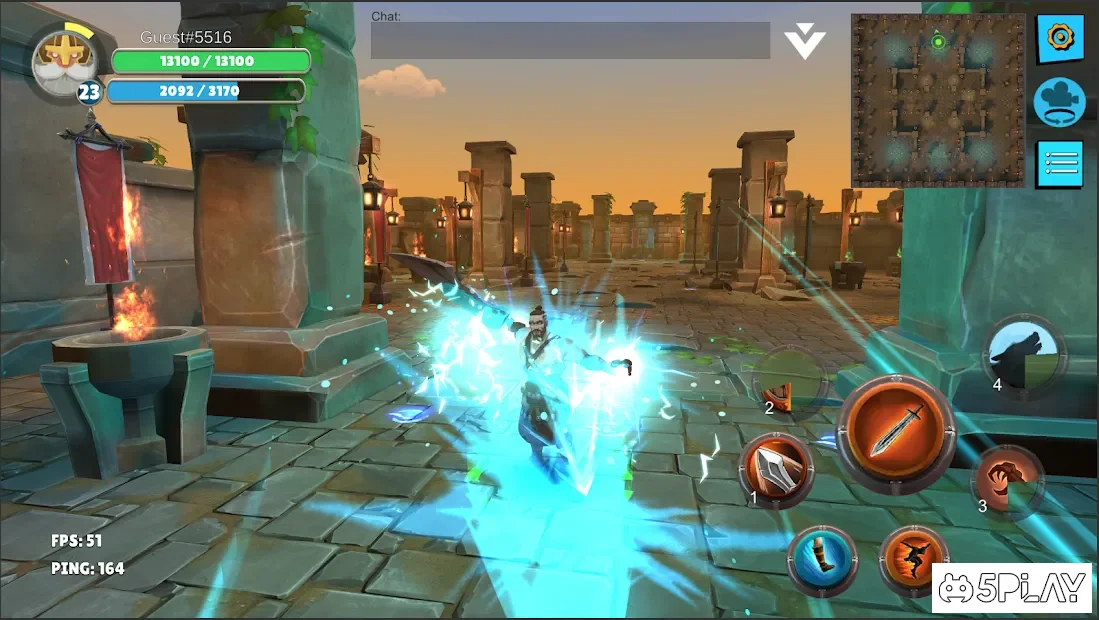Toggle the camera rotation button
The image size is (1099, 620).
click(x=1059, y=102)
